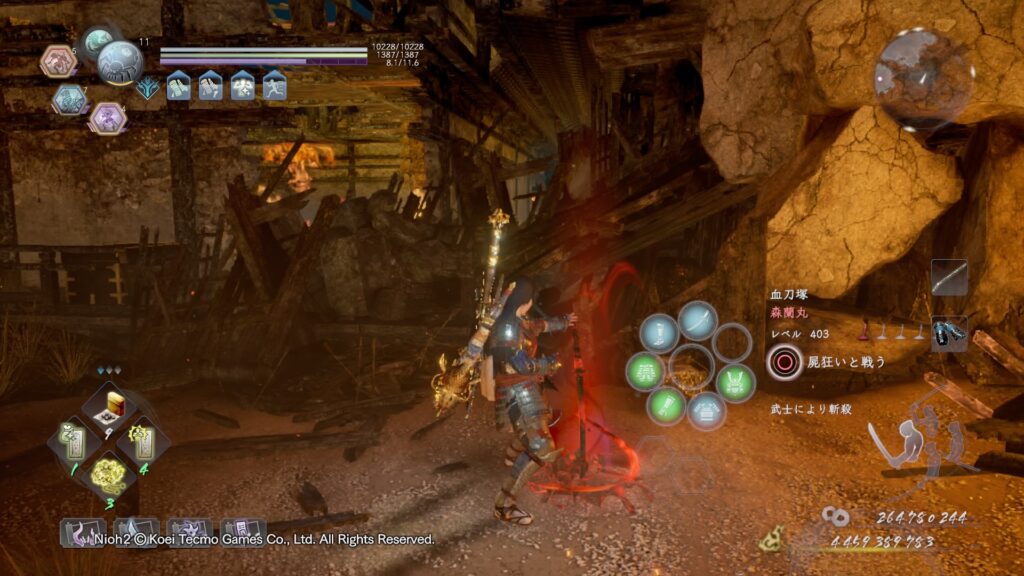
Task: Click the circular radar minimap
Action: 923,76
